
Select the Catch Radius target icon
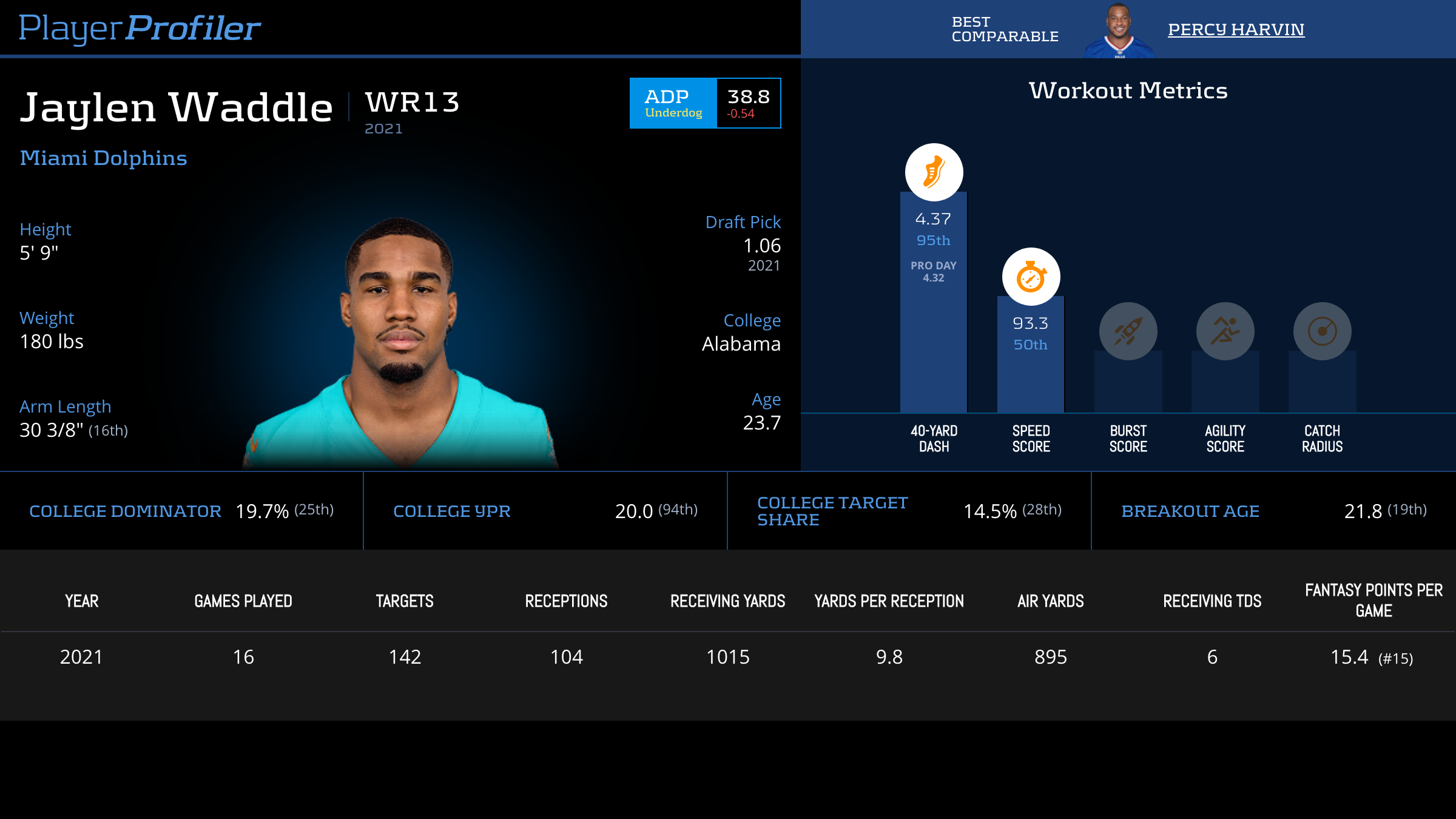(1322, 331)
